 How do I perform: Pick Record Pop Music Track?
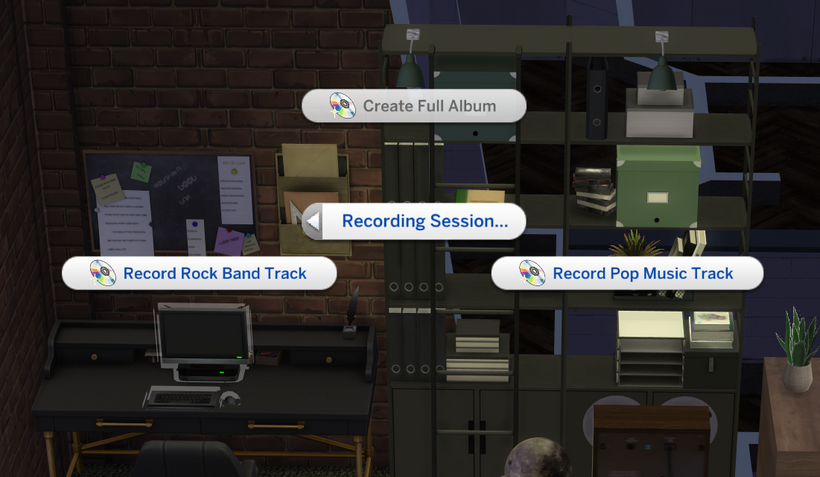627,273
